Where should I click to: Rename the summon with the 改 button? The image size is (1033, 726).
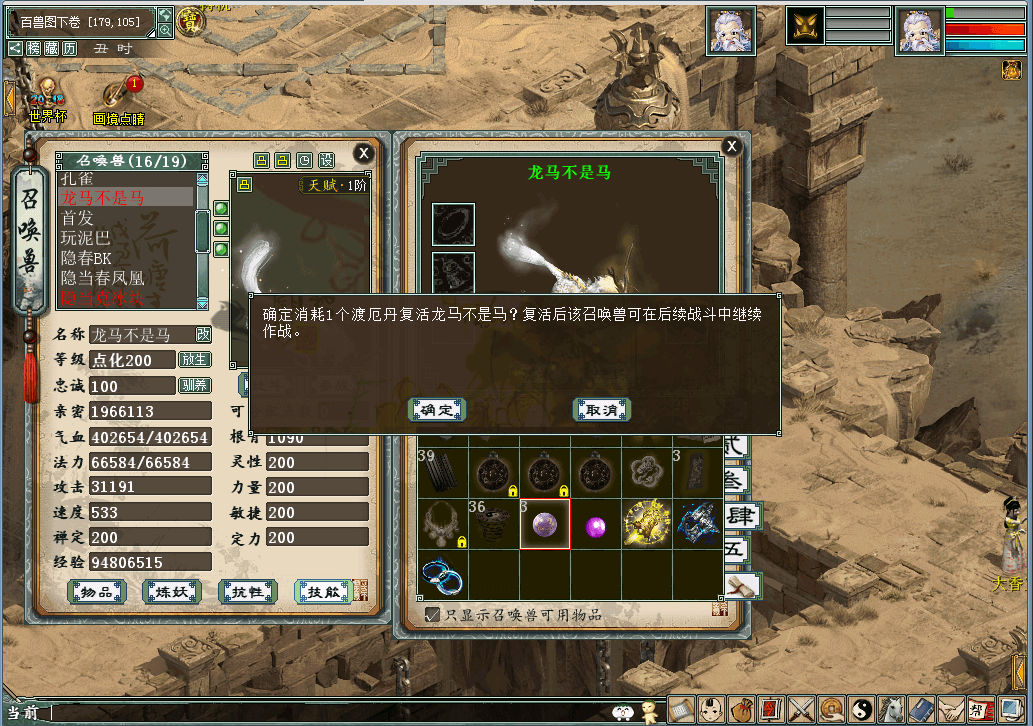click(203, 335)
